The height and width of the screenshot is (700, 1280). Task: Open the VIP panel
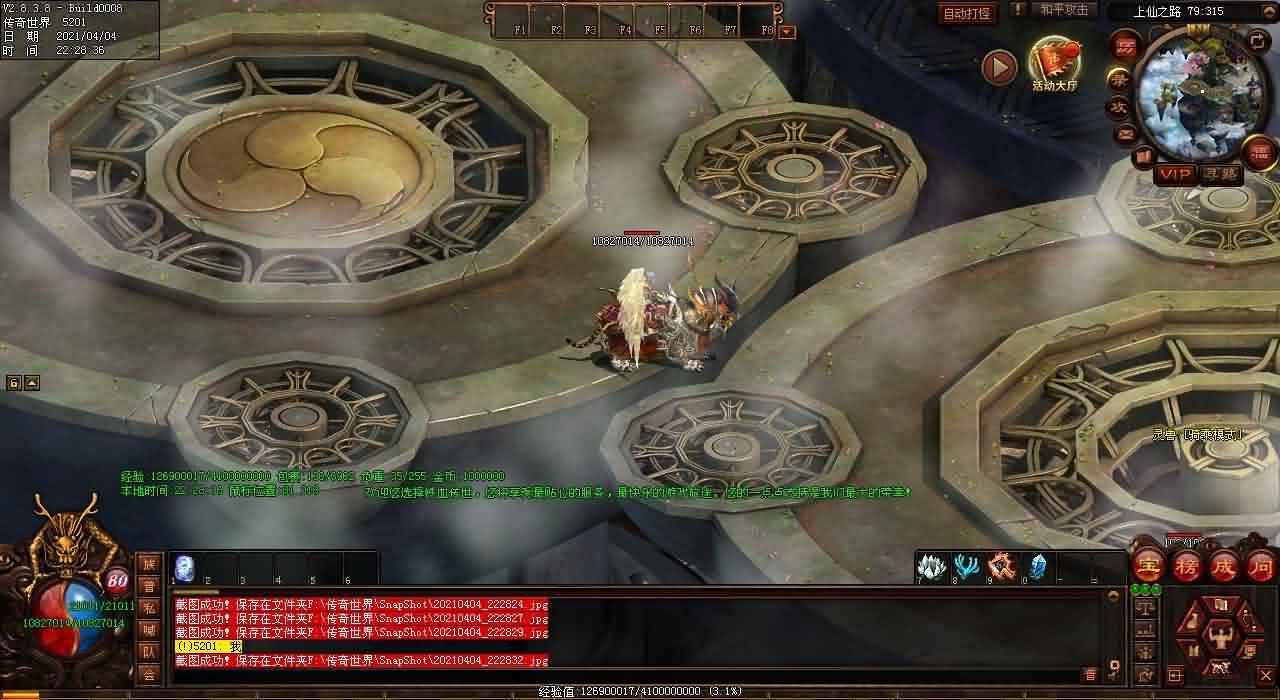click(x=1175, y=174)
